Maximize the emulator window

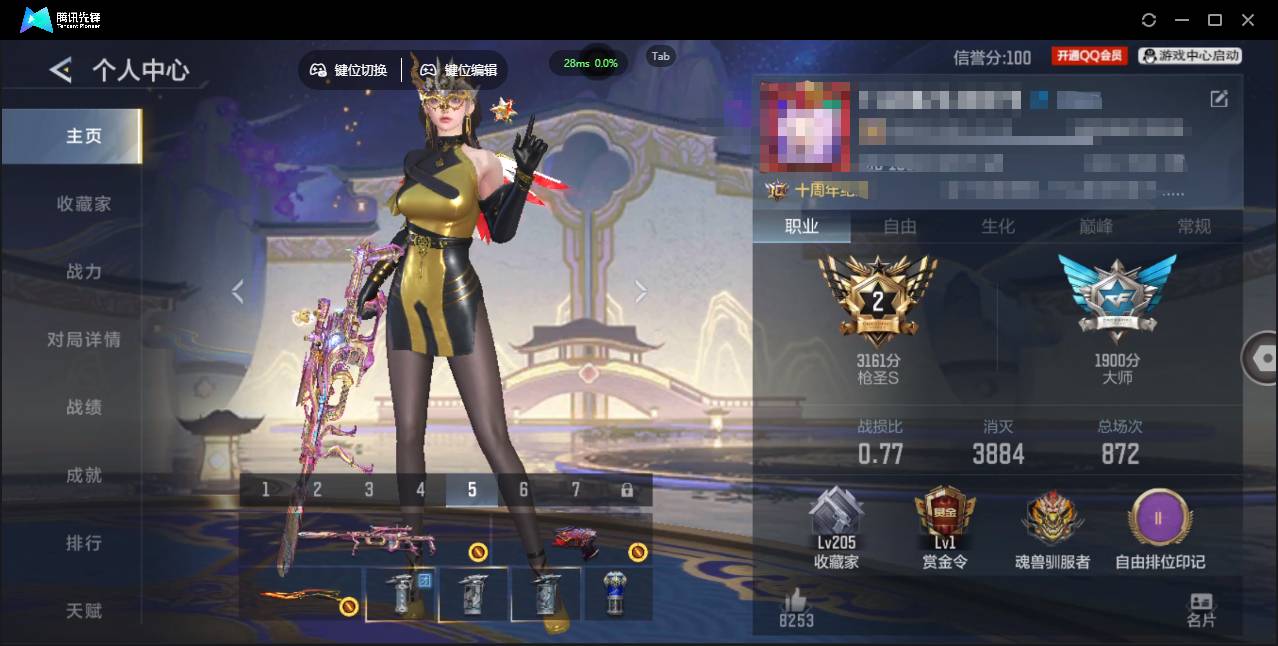(1215, 20)
